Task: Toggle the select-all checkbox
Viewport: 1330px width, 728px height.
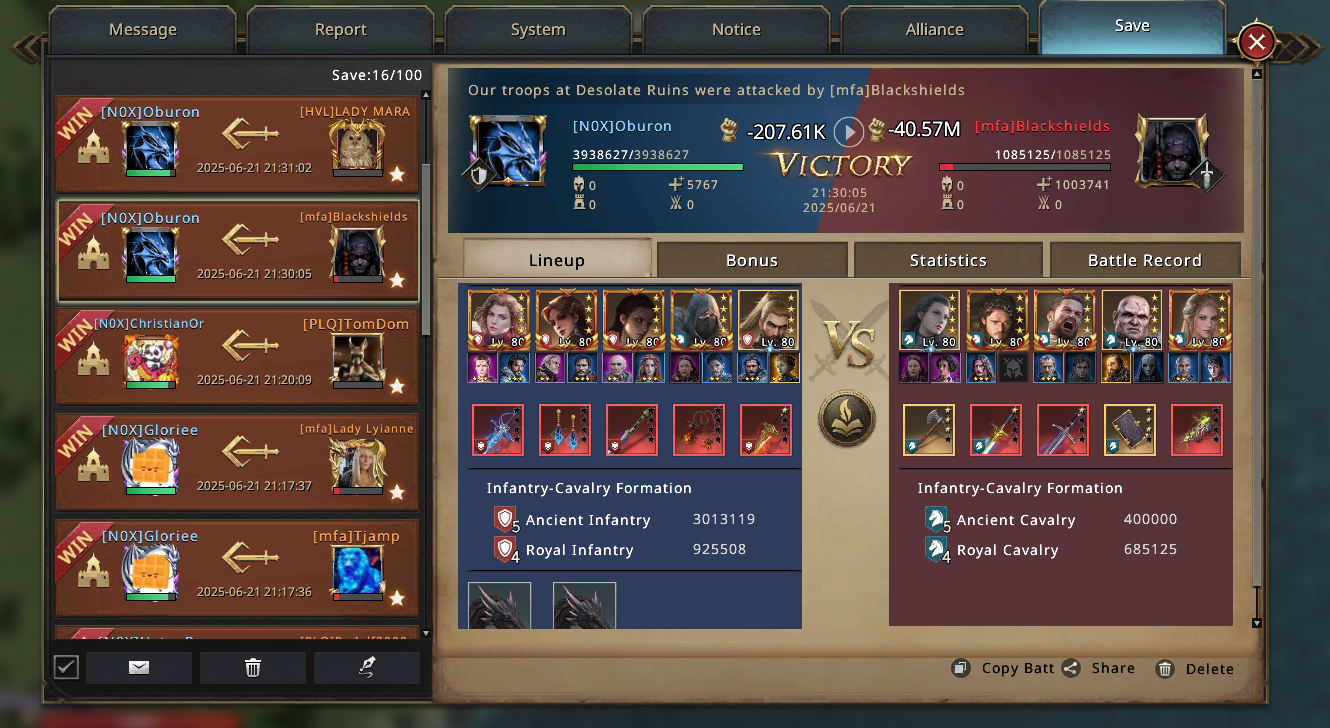Action: tap(66, 667)
